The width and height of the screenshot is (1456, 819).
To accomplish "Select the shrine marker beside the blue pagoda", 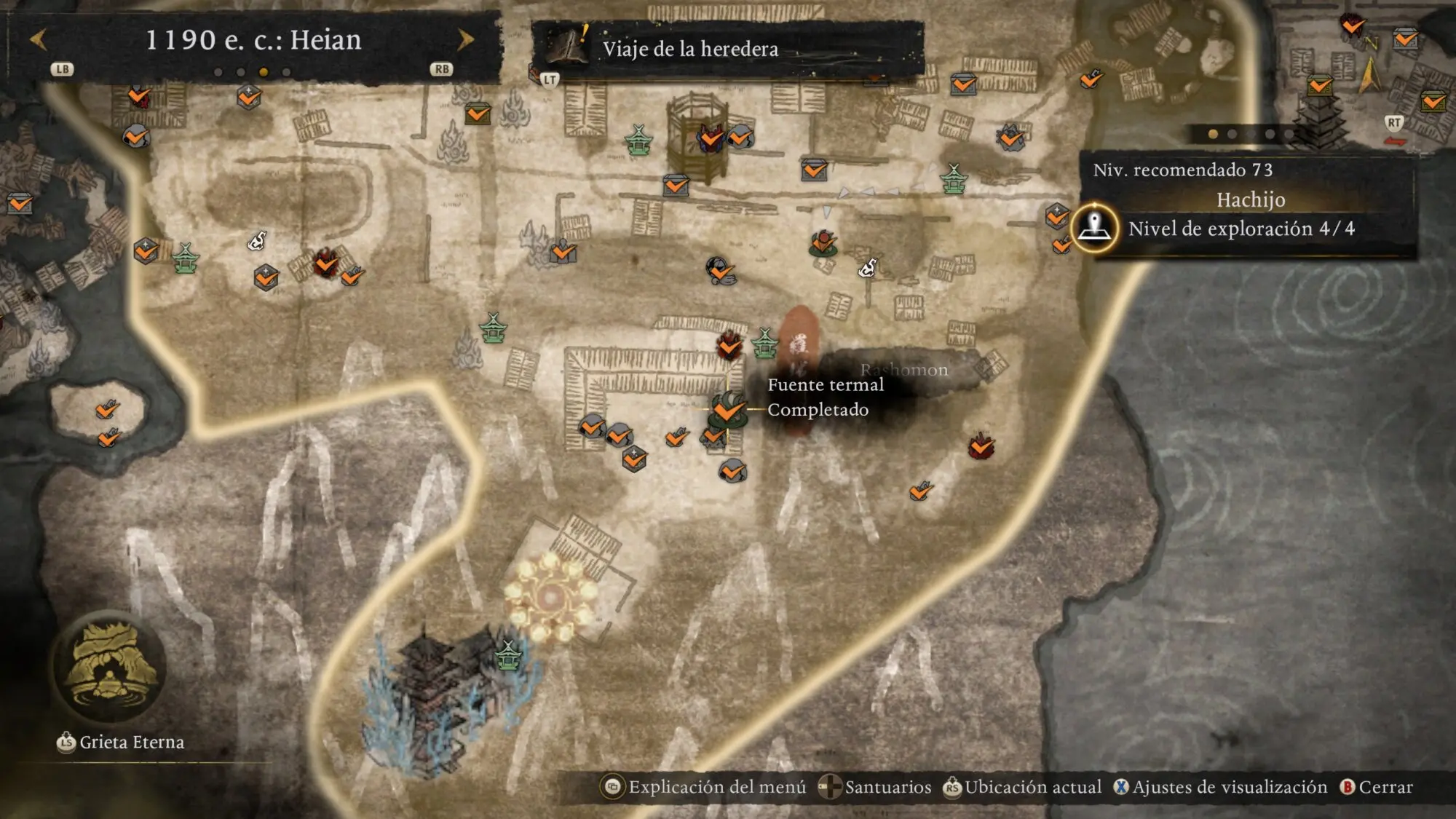I will pyautogui.click(x=508, y=655).
